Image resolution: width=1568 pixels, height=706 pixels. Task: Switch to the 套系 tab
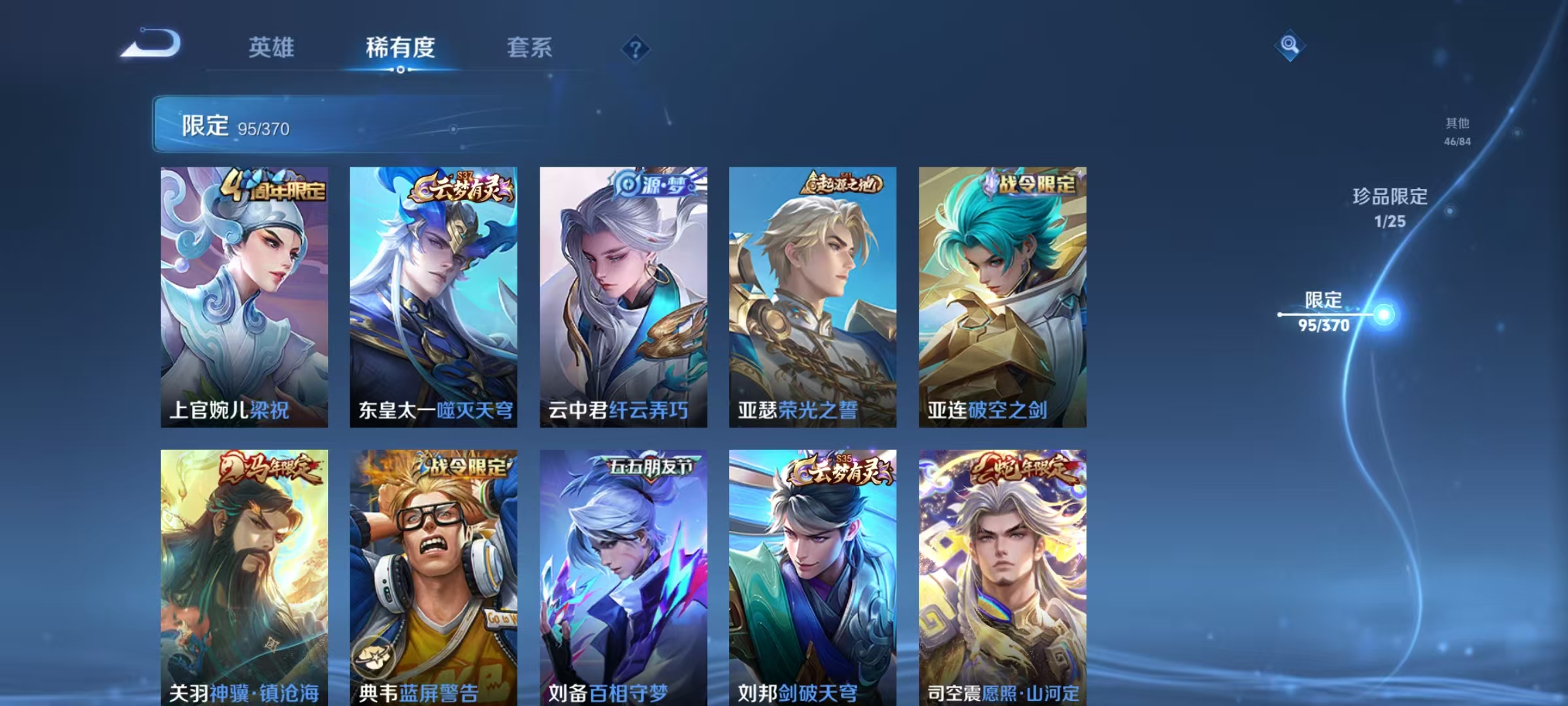pos(531,48)
